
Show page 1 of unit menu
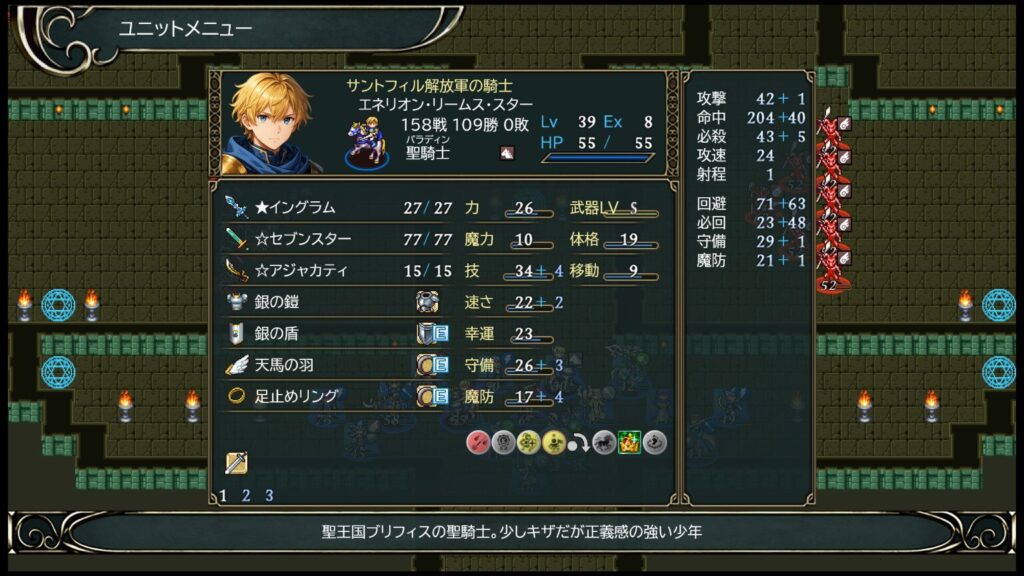click(x=223, y=495)
